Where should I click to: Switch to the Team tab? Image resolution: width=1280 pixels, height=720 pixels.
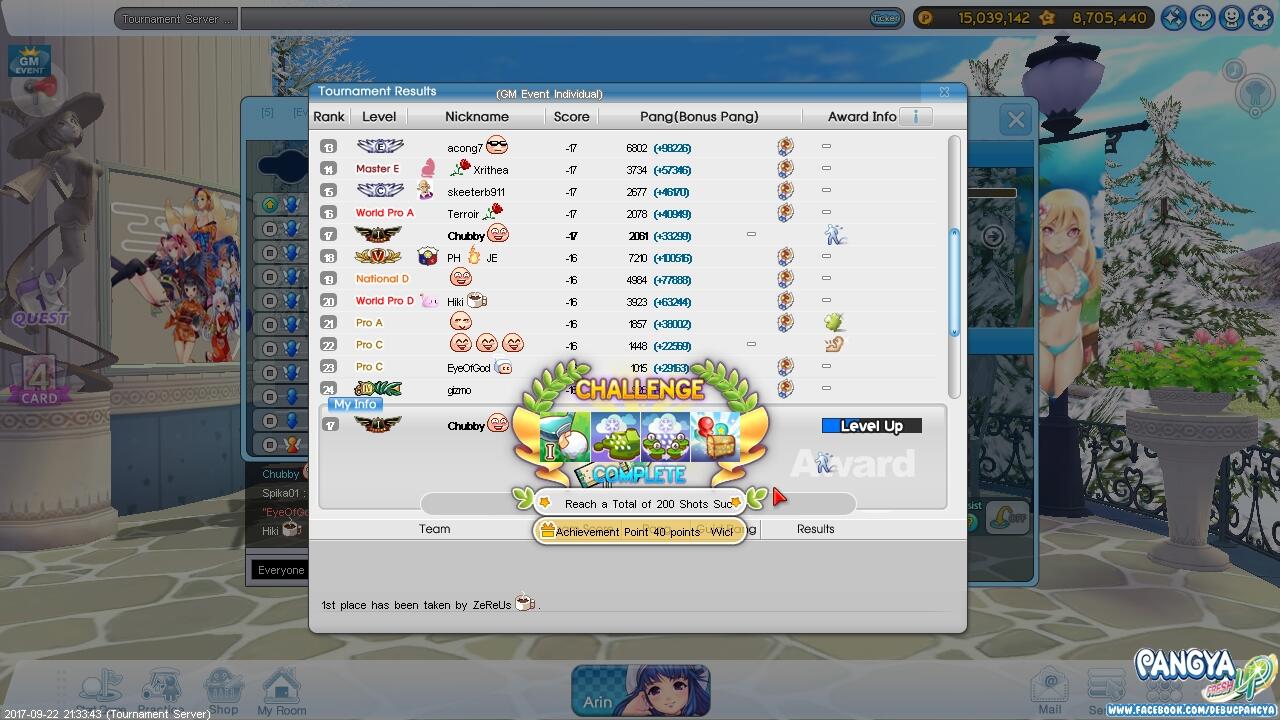click(x=434, y=529)
